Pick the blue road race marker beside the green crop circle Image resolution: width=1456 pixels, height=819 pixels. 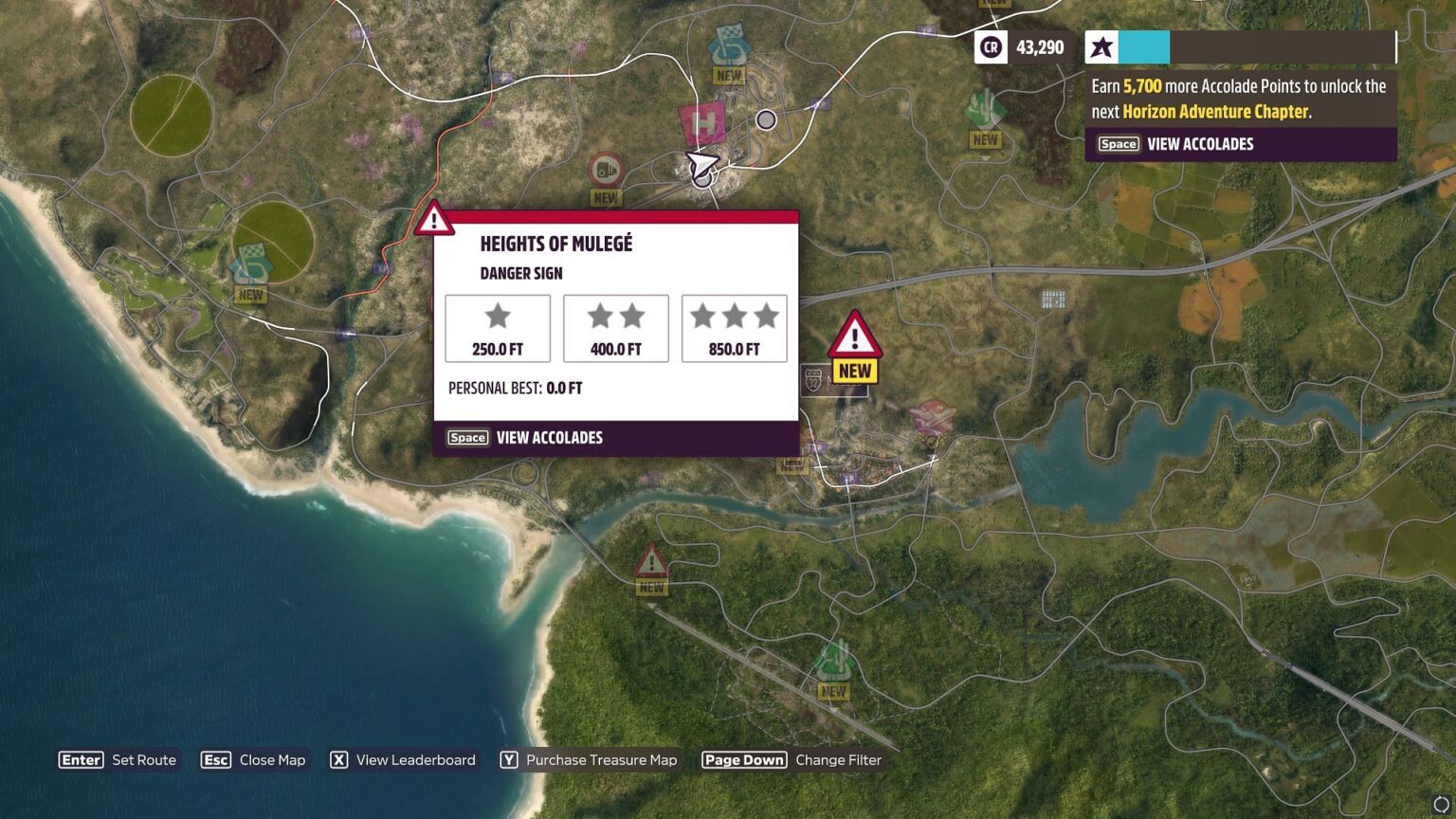click(x=251, y=265)
